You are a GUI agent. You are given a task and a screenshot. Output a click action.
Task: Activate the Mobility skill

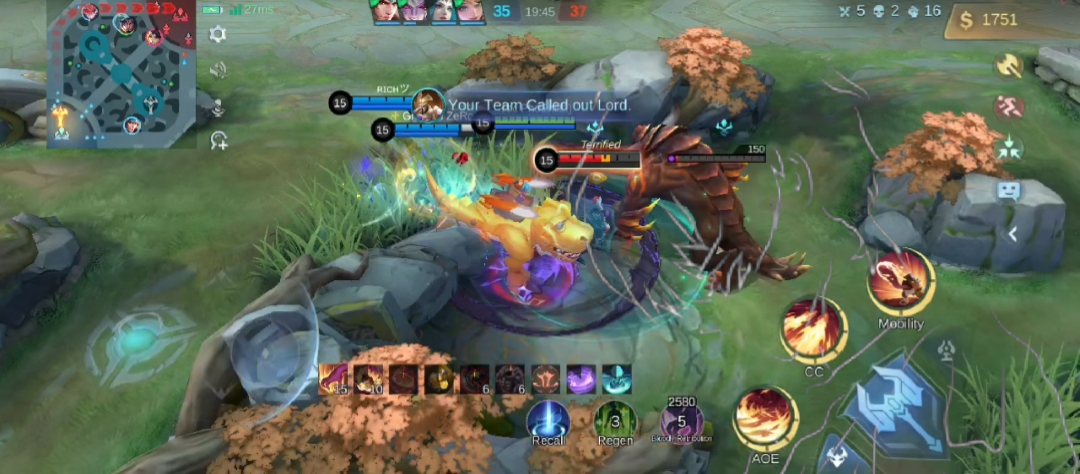tap(900, 283)
